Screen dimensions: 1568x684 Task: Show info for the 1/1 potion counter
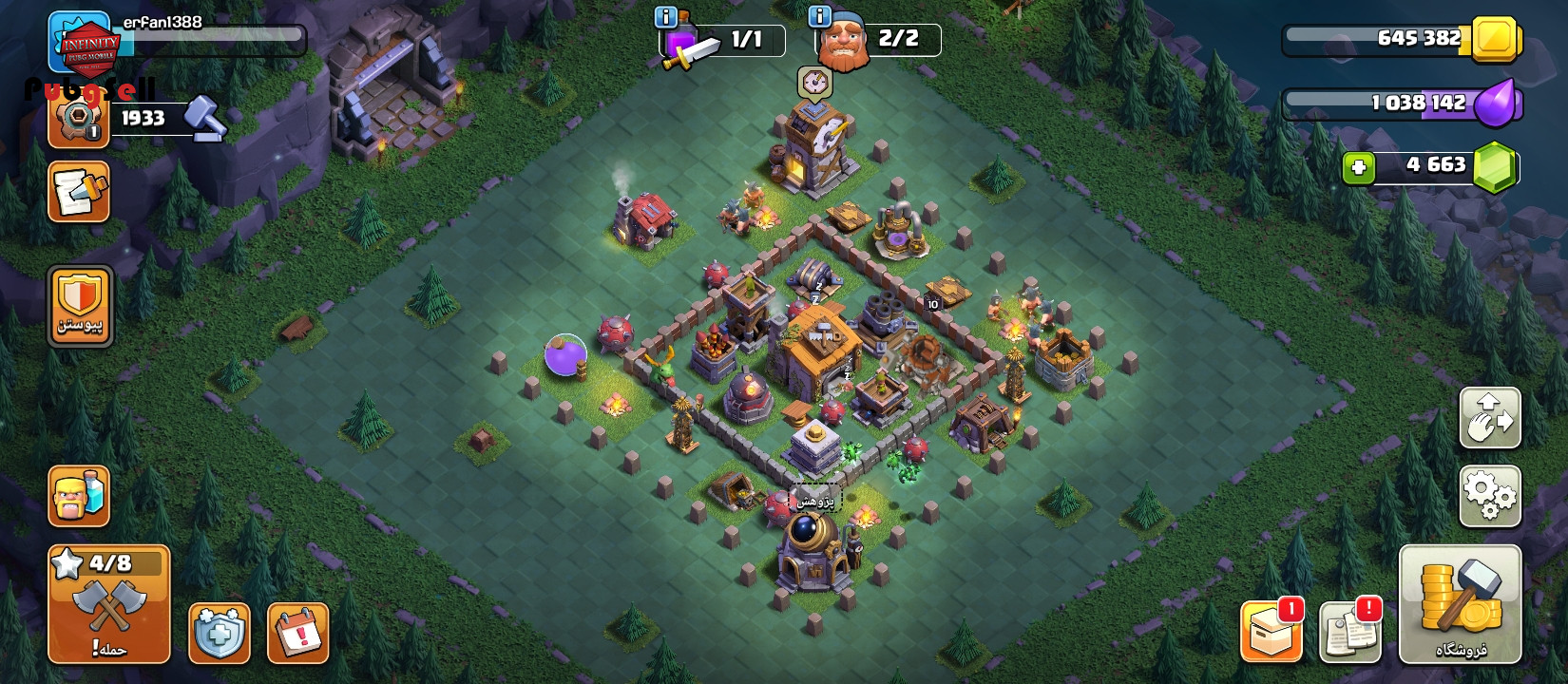666,17
